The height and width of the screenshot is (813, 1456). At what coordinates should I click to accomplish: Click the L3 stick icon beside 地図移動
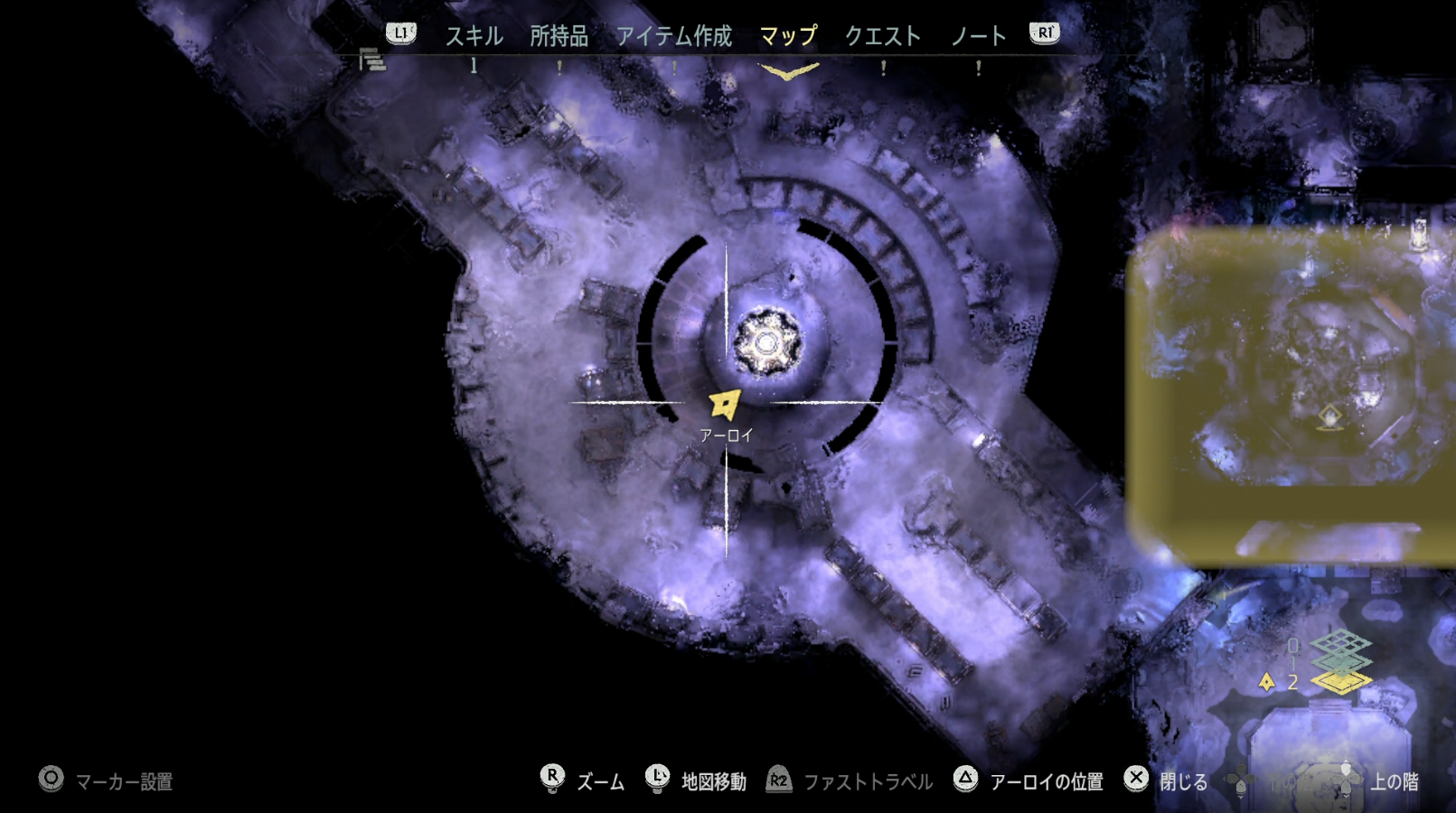tap(657, 778)
